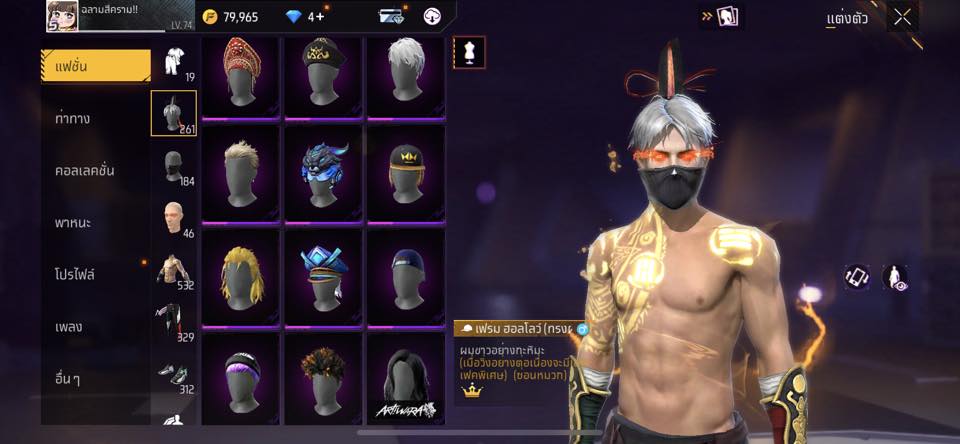
Task: Add diamonds with the plus button
Action: [x=318, y=17]
